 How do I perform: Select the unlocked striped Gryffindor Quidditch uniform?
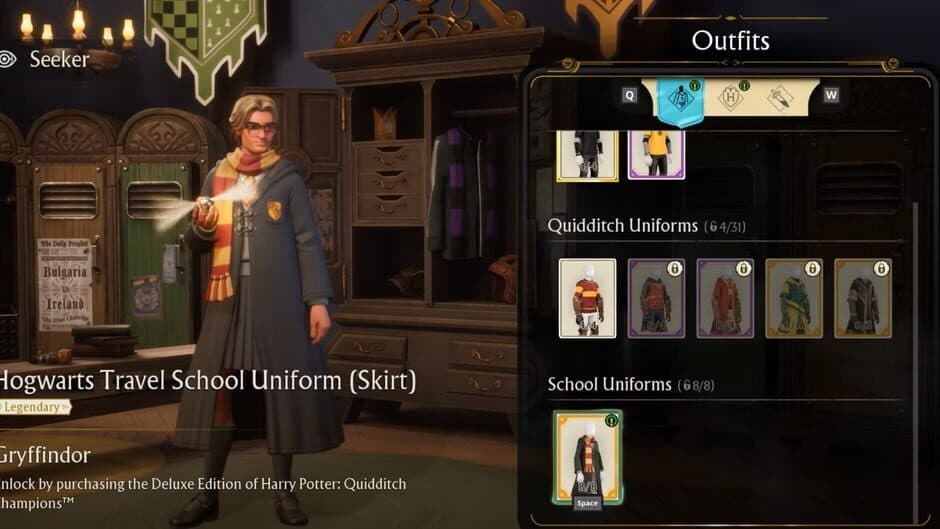[587, 298]
